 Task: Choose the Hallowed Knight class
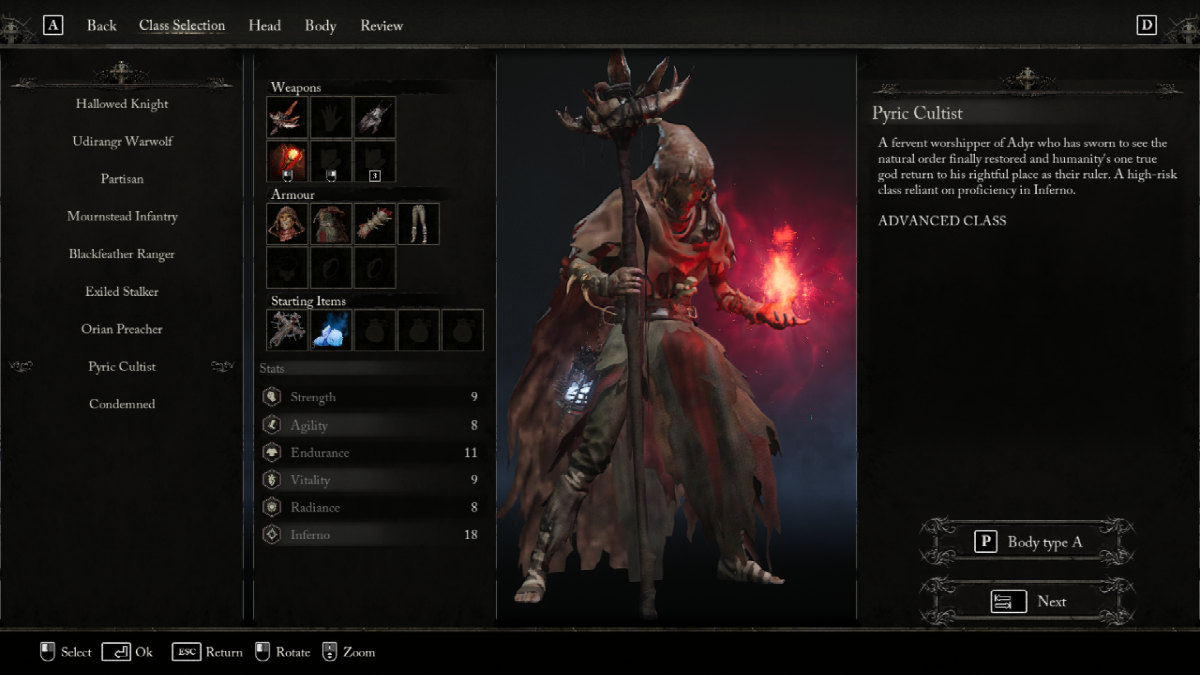point(122,104)
